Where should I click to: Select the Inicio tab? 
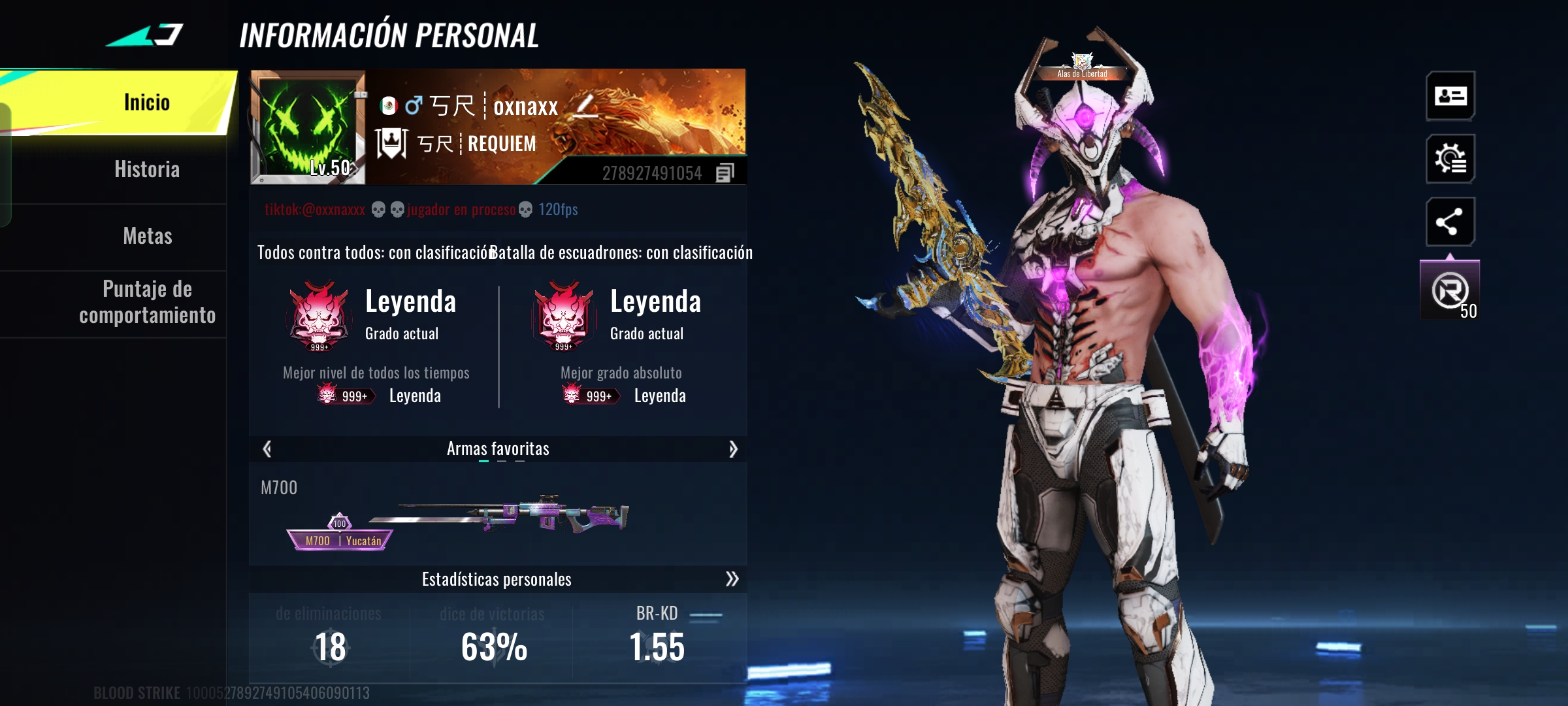[x=146, y=103]
